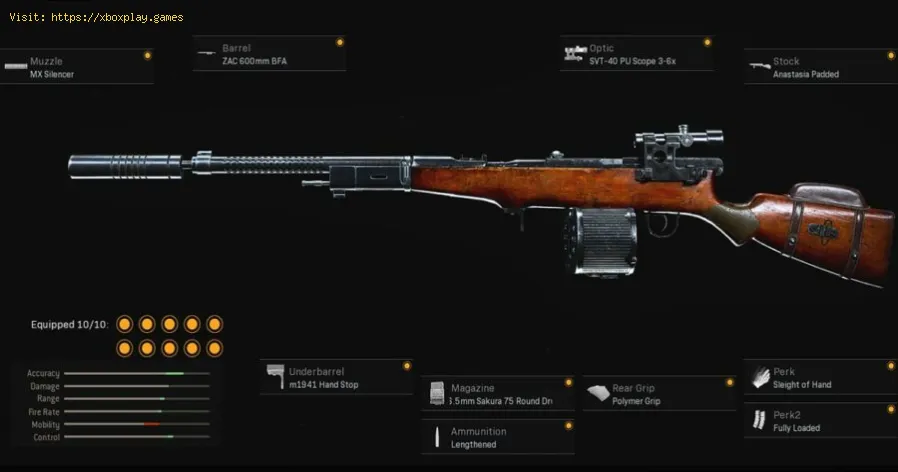Open the Rear Grip Polymer Grip slot
Screen dimensions: 898x472
[659, 394]
